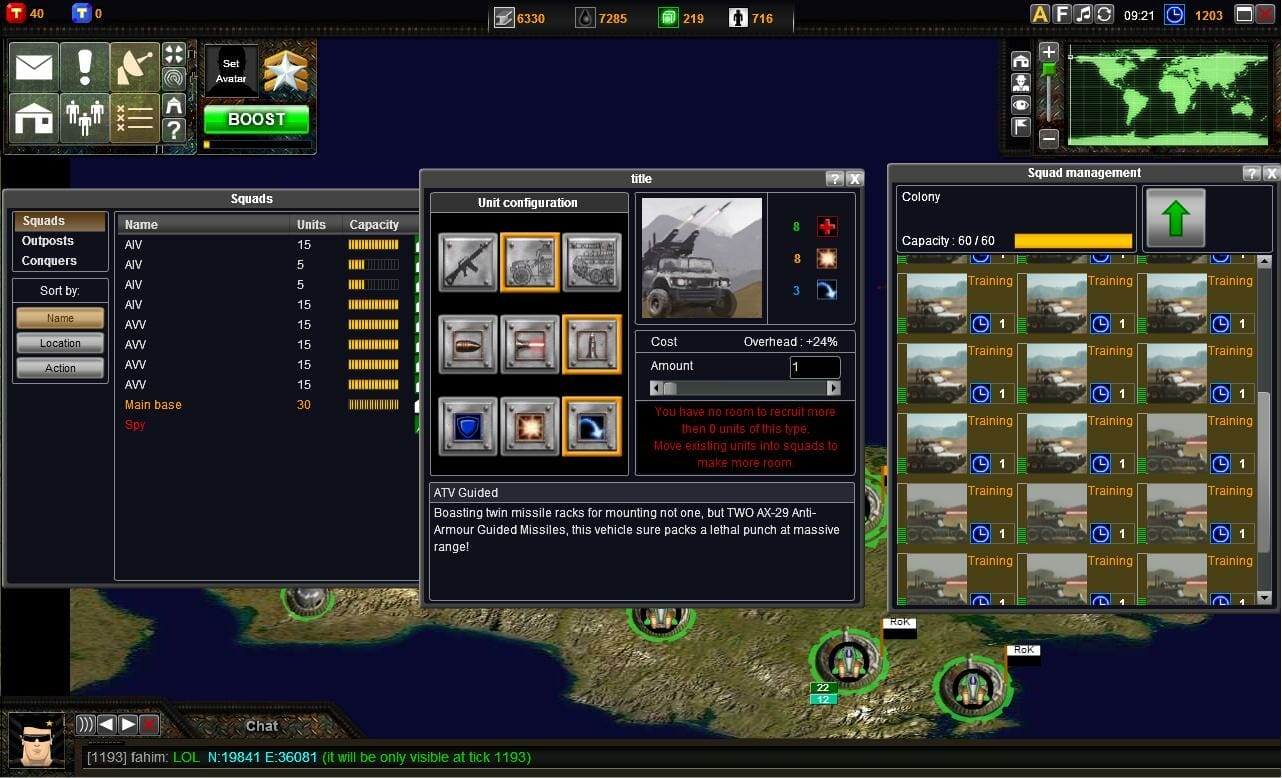Image resolution: width=1282 pixels, height=778 pixels.
Task: Click the green BOOST button
Action: (x=256, y=119)
